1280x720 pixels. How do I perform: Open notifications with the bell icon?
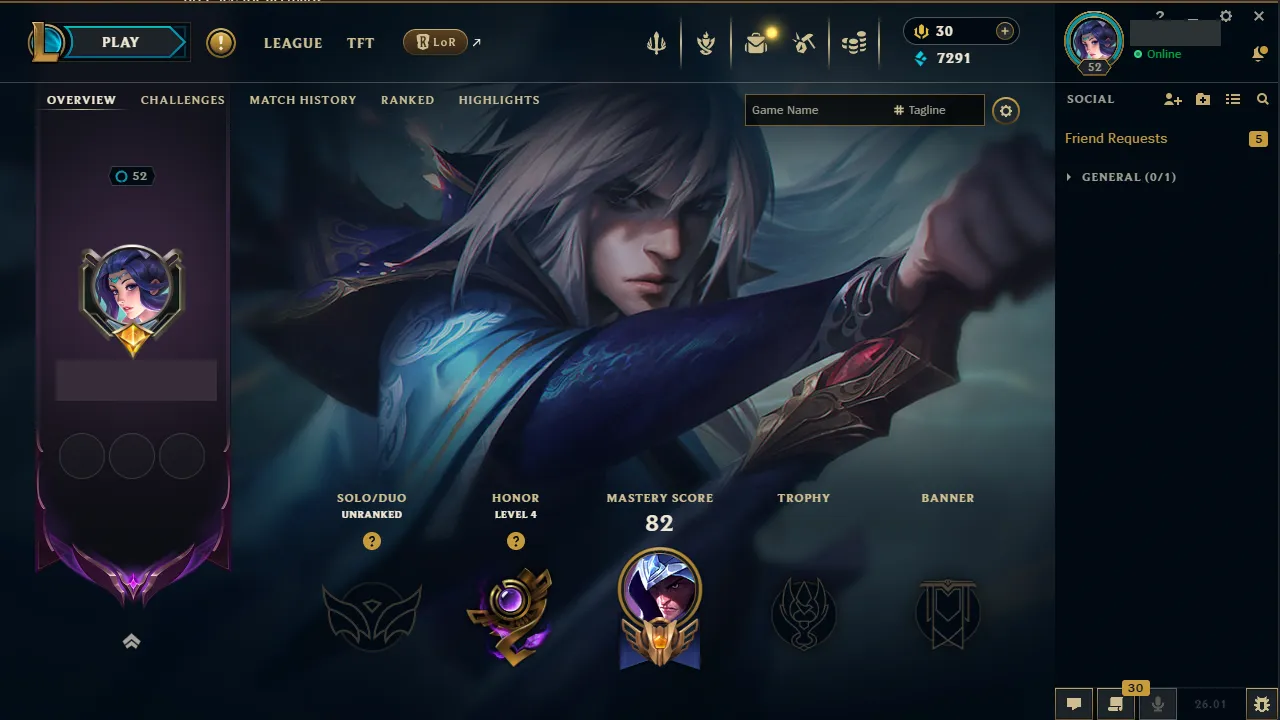1260,53
